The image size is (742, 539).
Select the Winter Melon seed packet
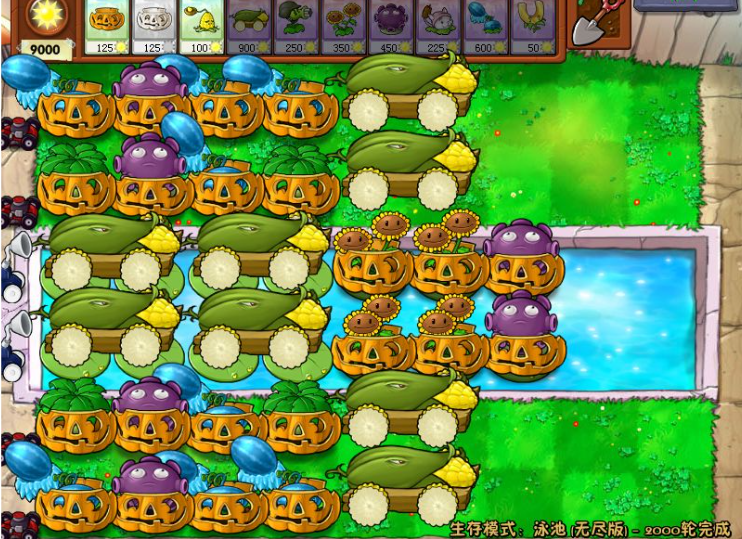click(x=485, y=26)
